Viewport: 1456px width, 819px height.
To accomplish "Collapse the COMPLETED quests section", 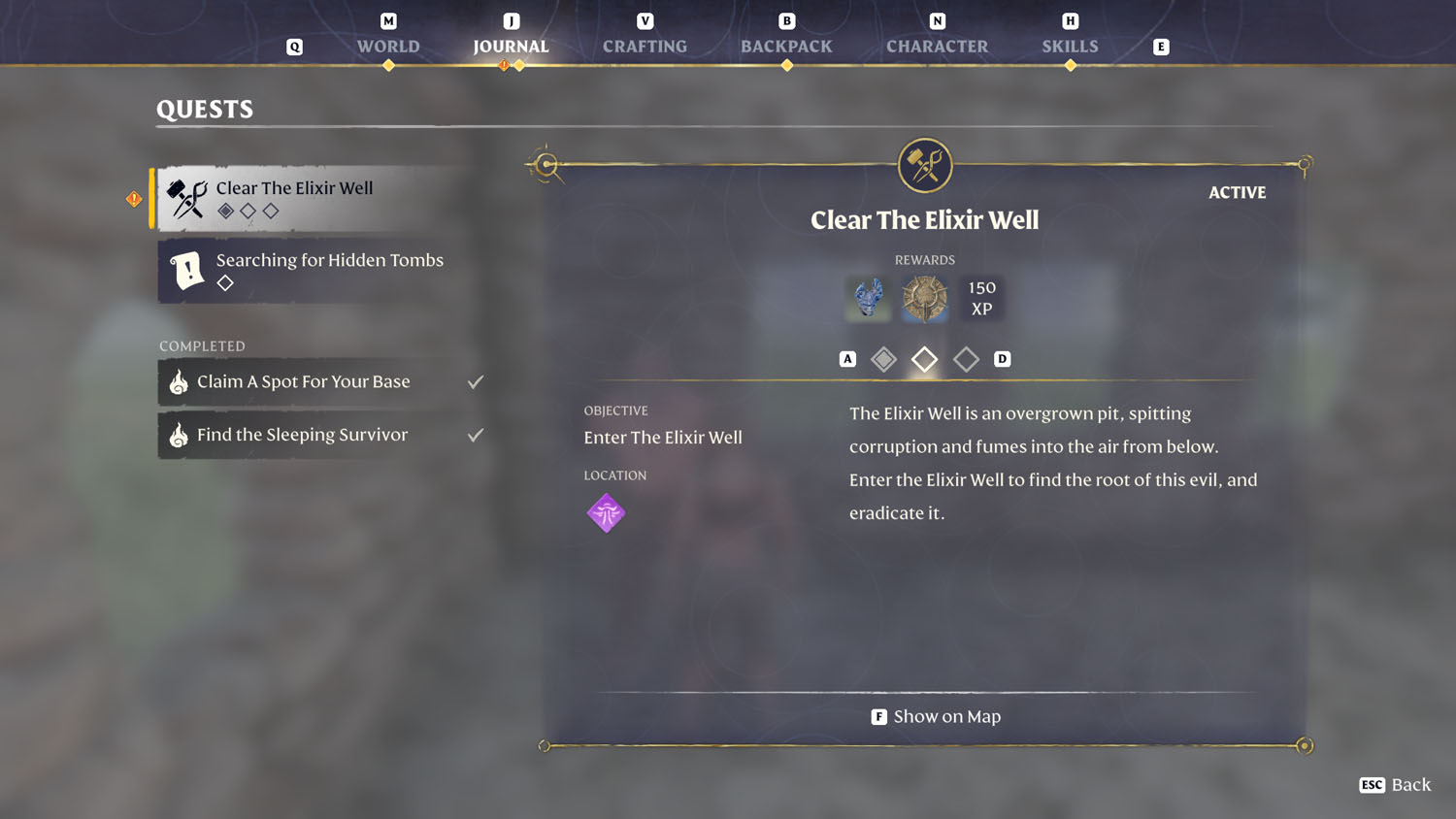I will [202, 345].
